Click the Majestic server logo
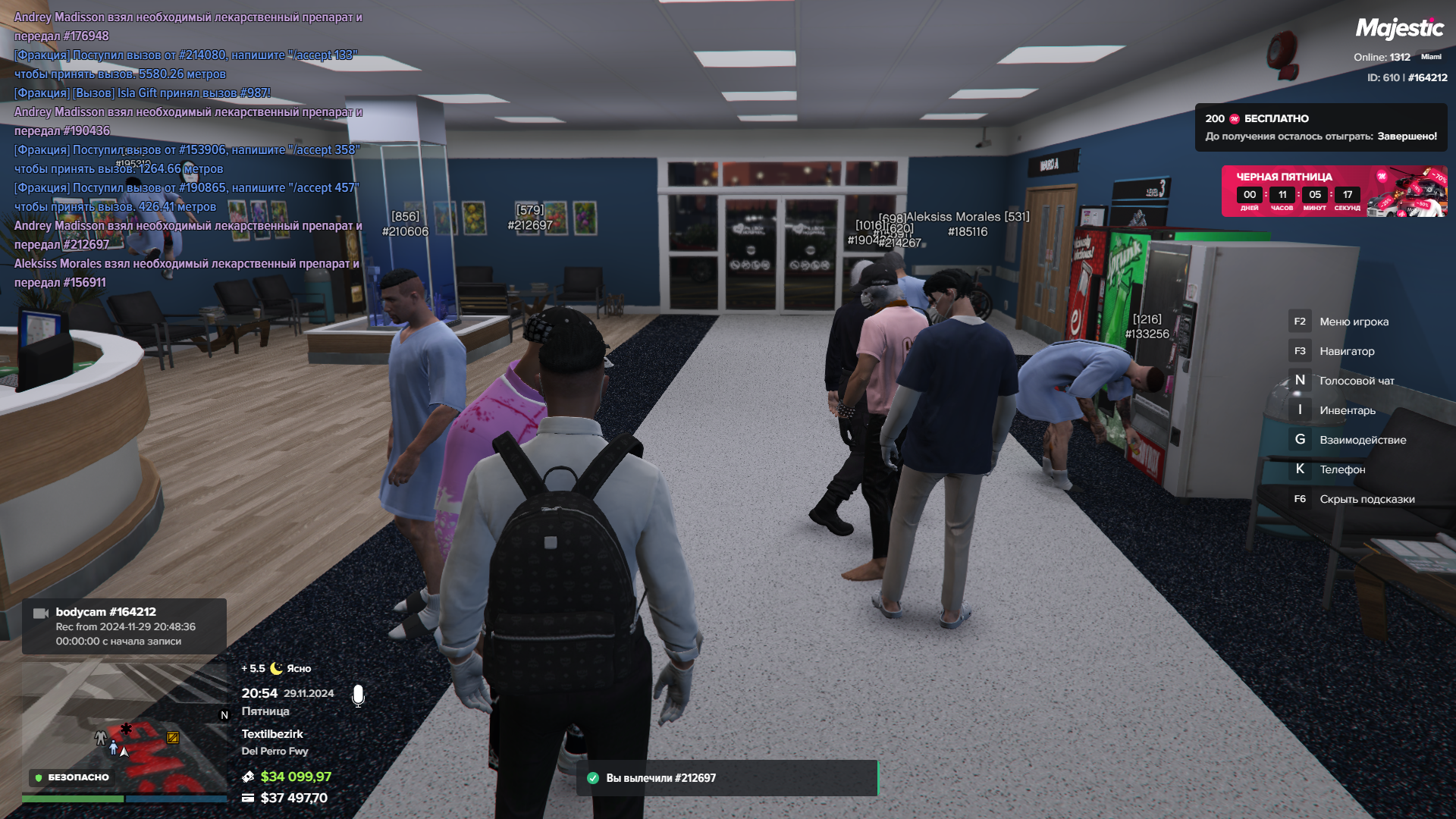The height and width of the screenshot is (819, 1456). [1399, 29]
